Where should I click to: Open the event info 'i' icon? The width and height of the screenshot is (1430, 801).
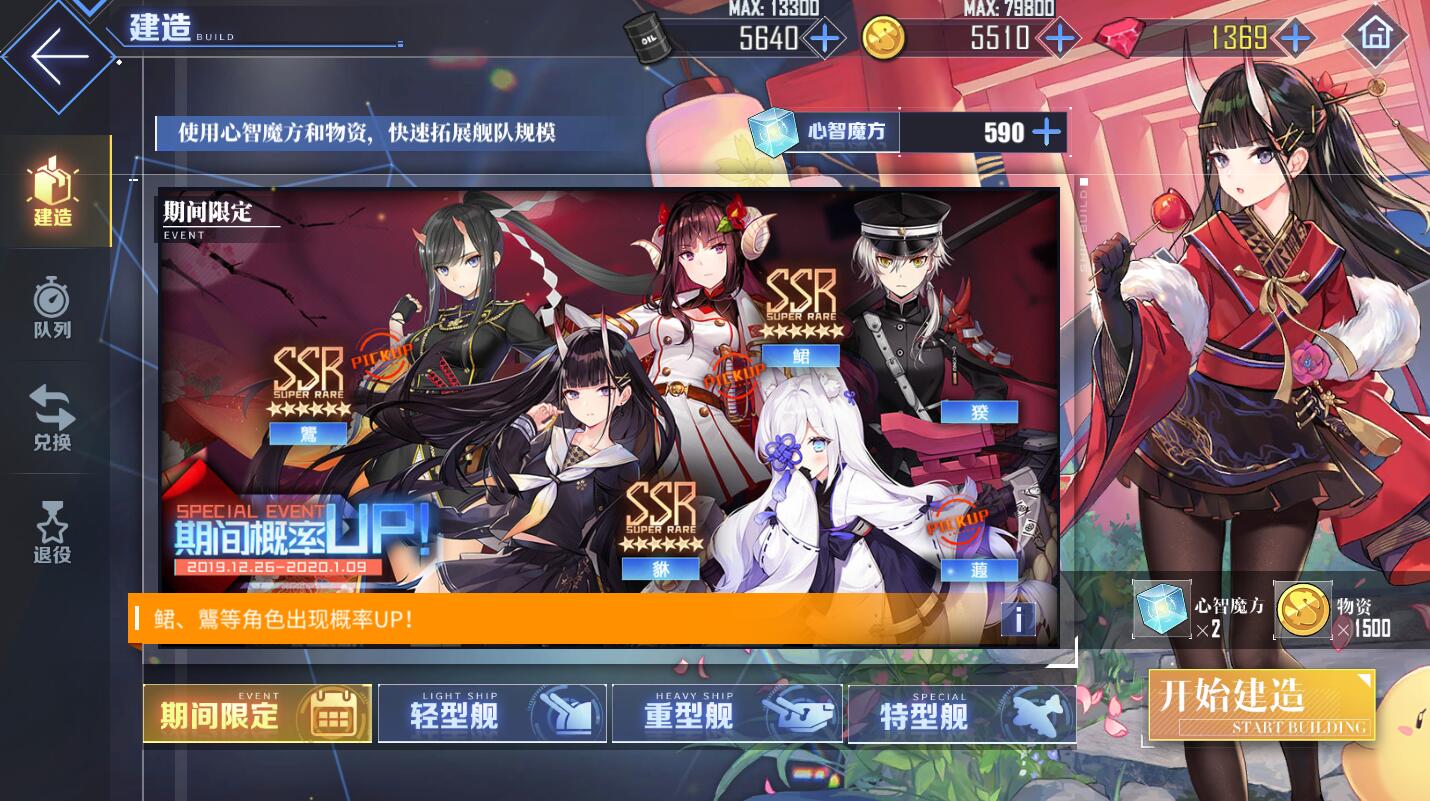click(x=1019, y=620)
